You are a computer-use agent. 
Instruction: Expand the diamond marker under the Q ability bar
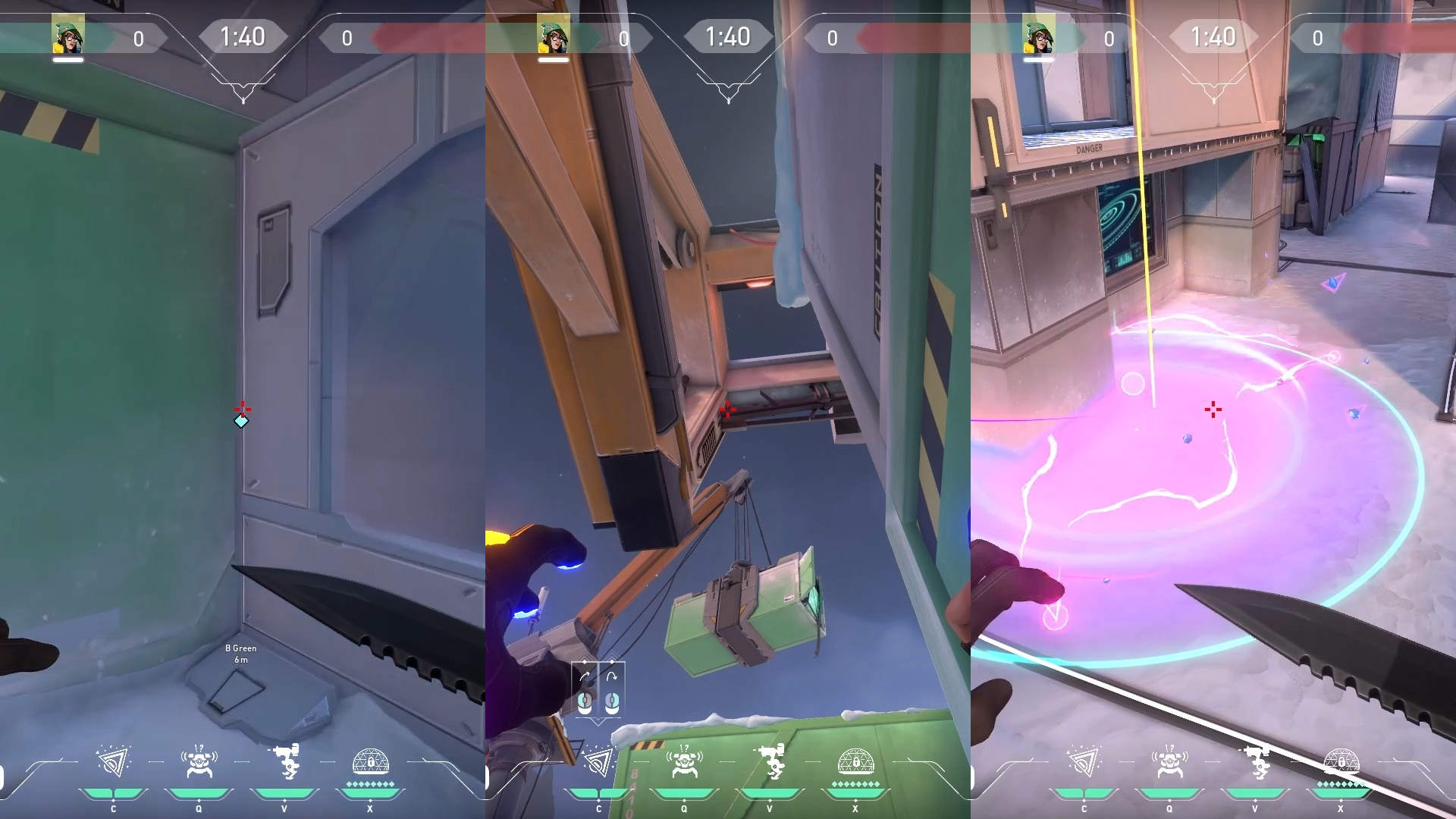point(199,802)
